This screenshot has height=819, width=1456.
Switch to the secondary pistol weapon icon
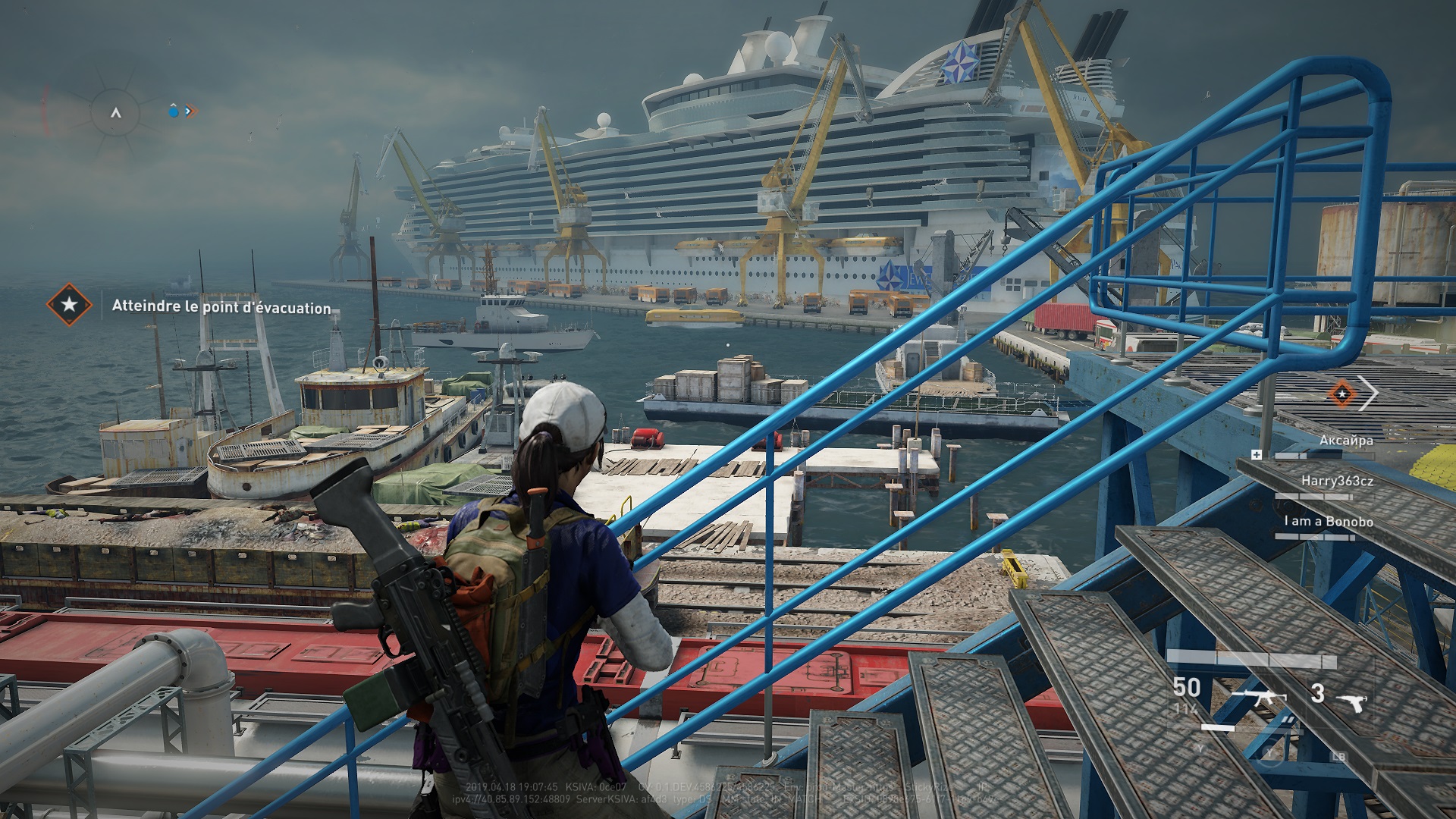[x=1351, y=701]
